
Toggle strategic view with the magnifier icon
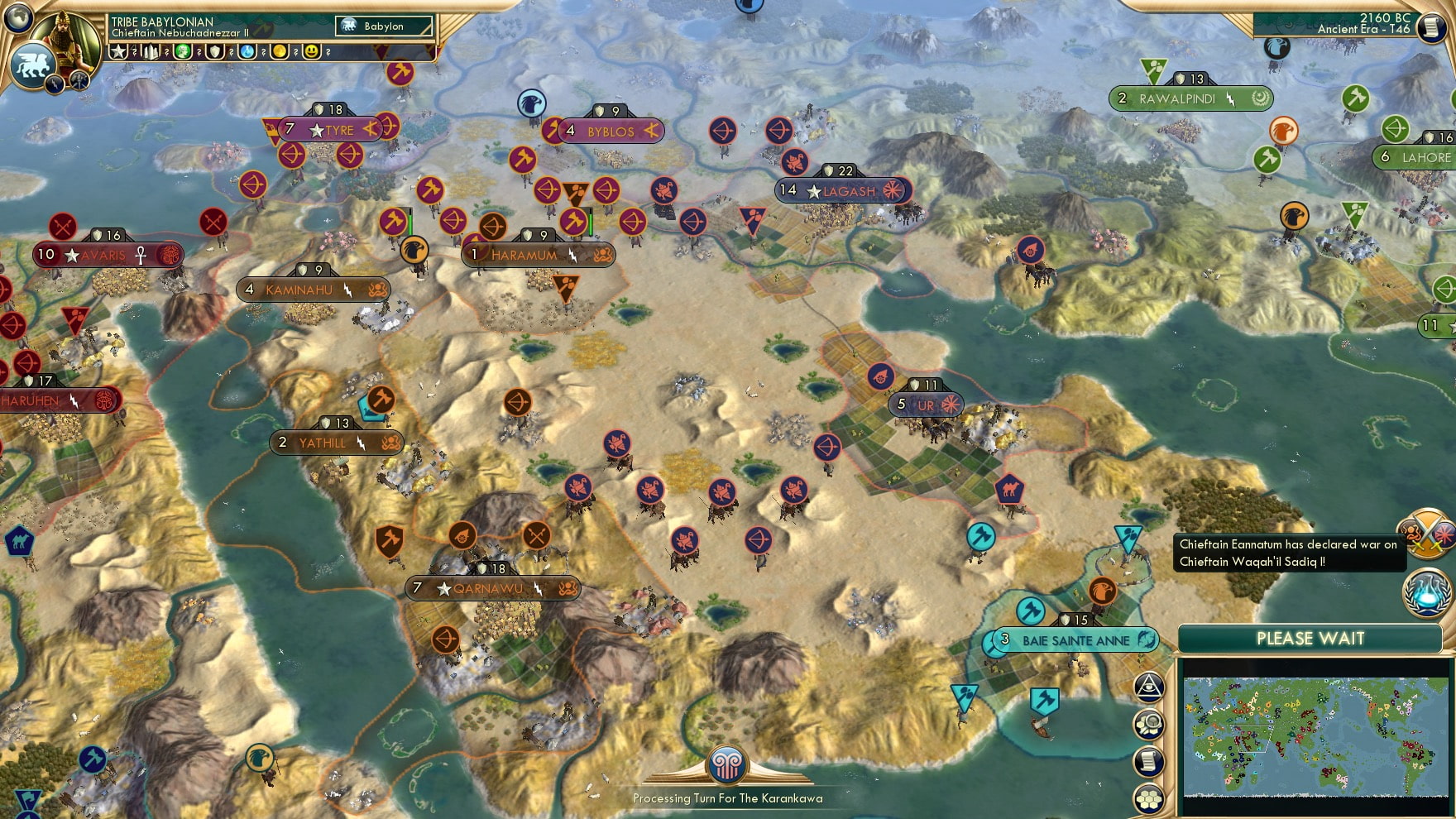coord(1148,724)
